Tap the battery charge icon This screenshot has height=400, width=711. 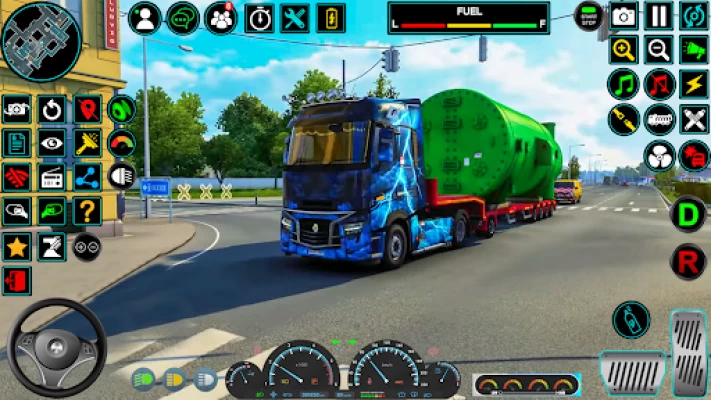pyautogui.click(x=331, y=17)
